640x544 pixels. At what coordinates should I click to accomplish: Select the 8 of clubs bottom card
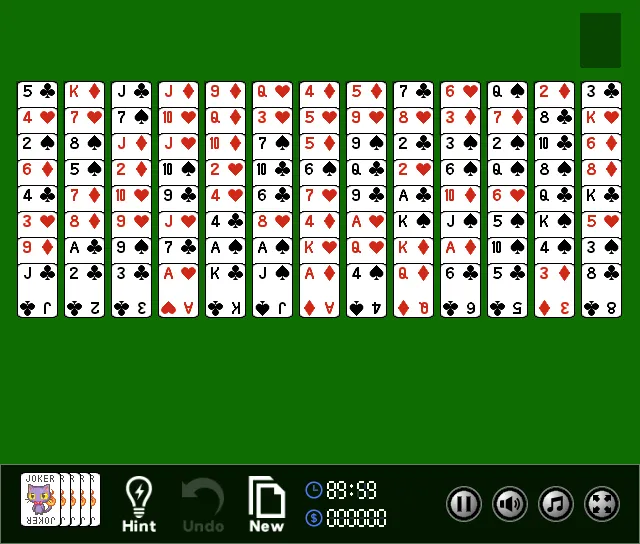click(600, 290)
